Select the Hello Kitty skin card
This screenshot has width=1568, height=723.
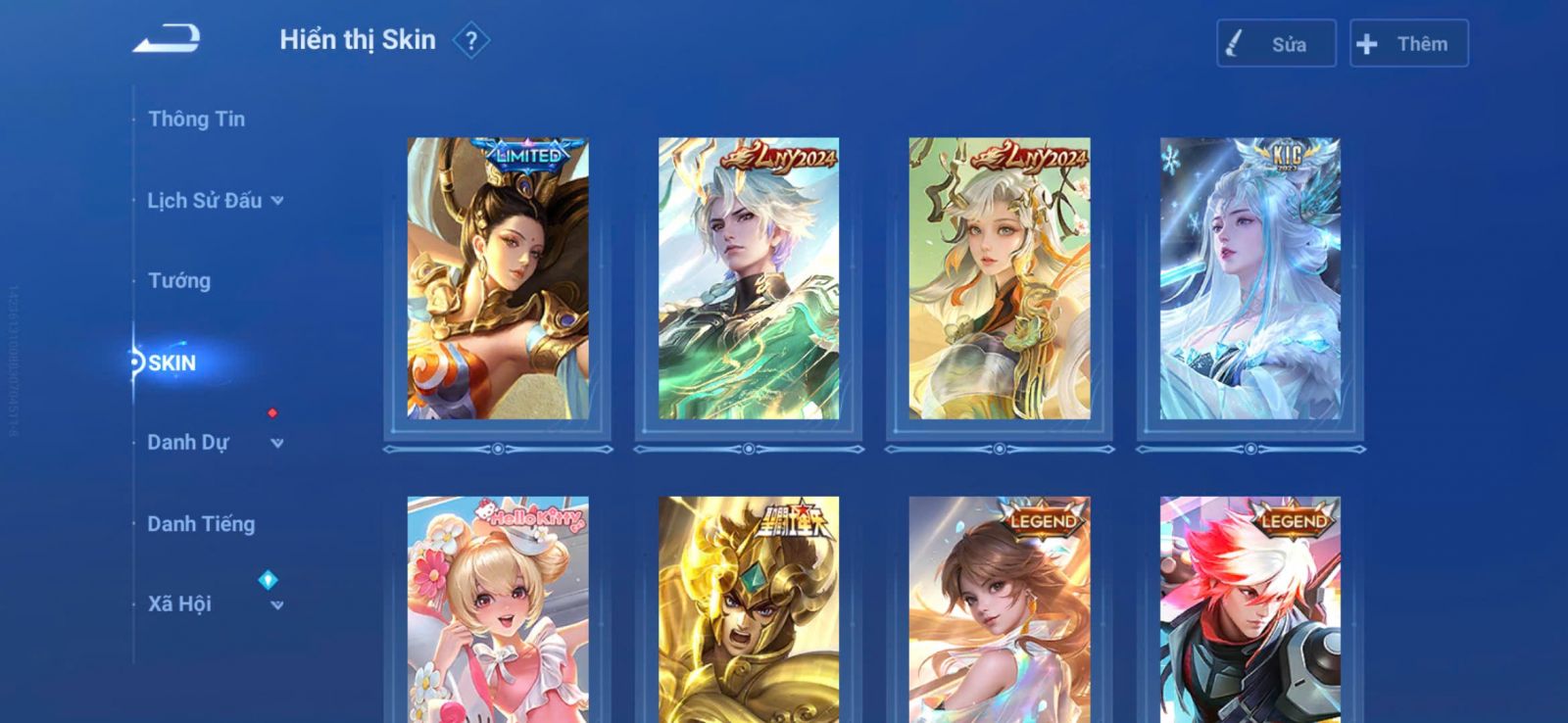click(498, 609)
